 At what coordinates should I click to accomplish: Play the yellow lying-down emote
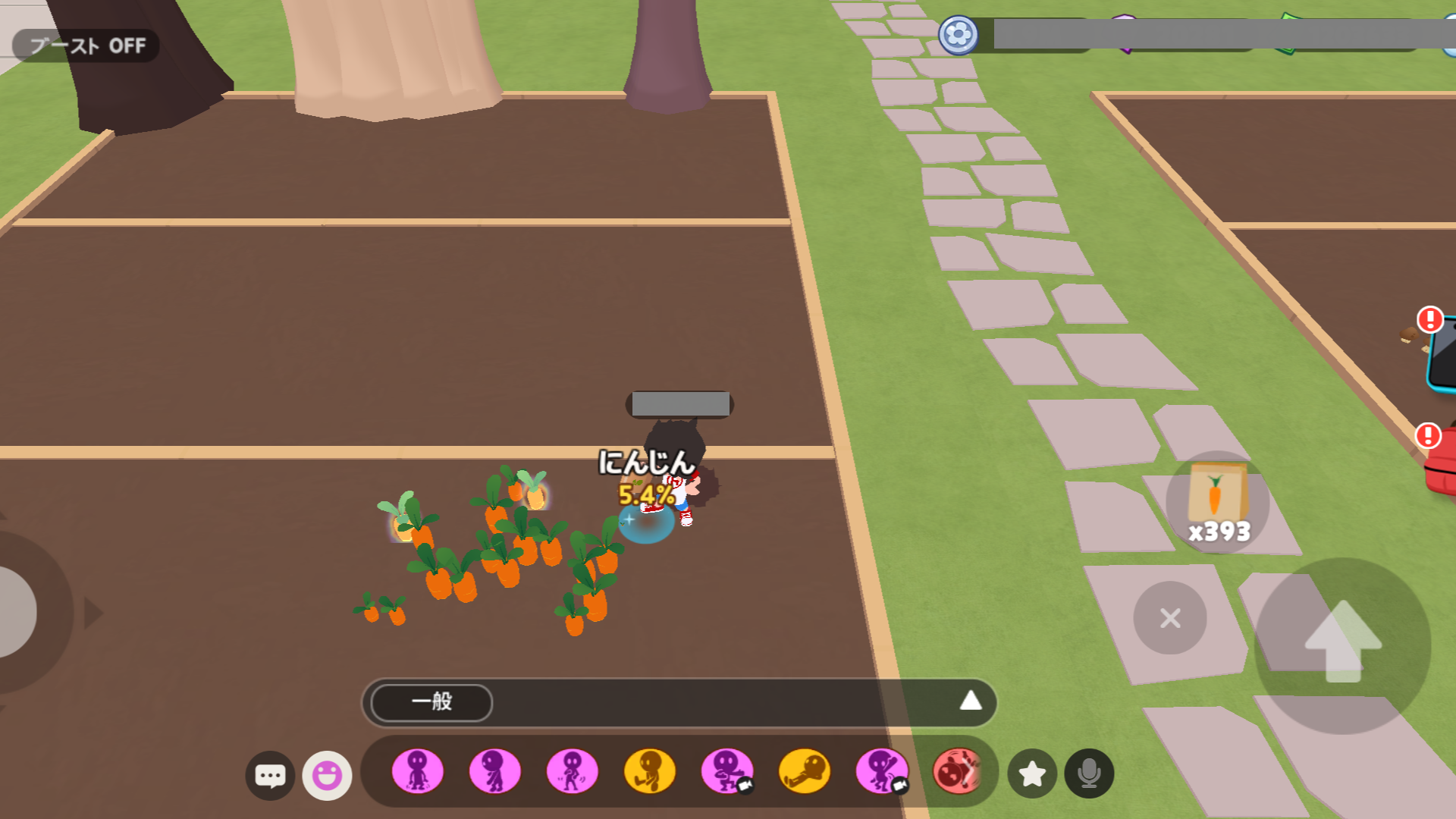[x=804, y=771]
